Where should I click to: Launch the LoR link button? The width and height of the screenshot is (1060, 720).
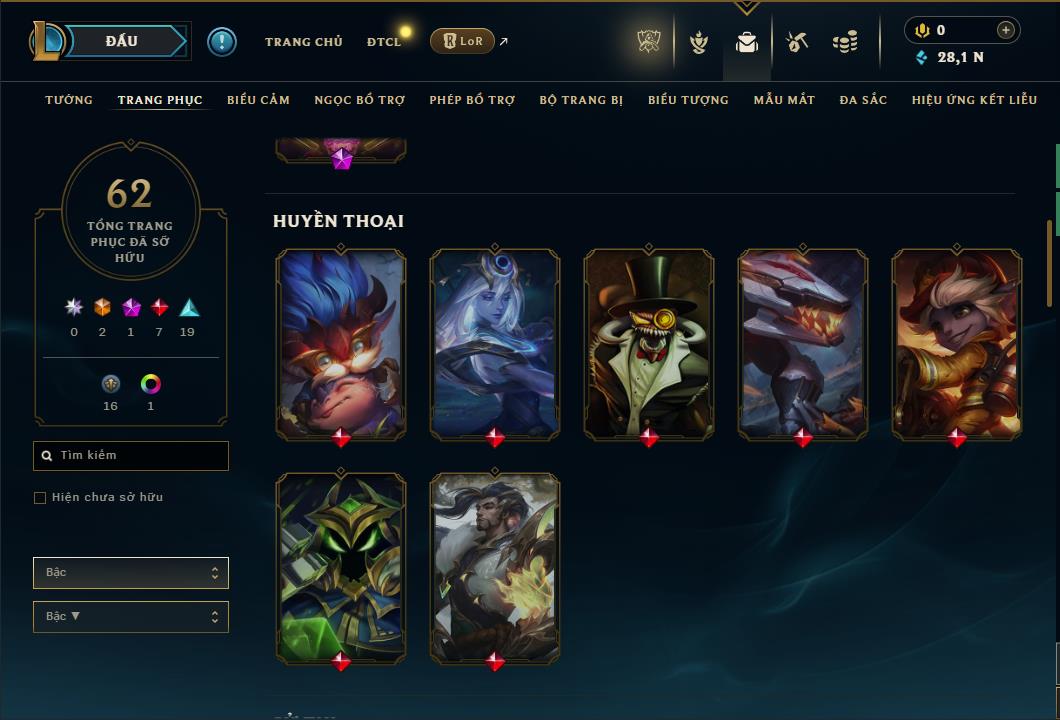pos(462,41)
